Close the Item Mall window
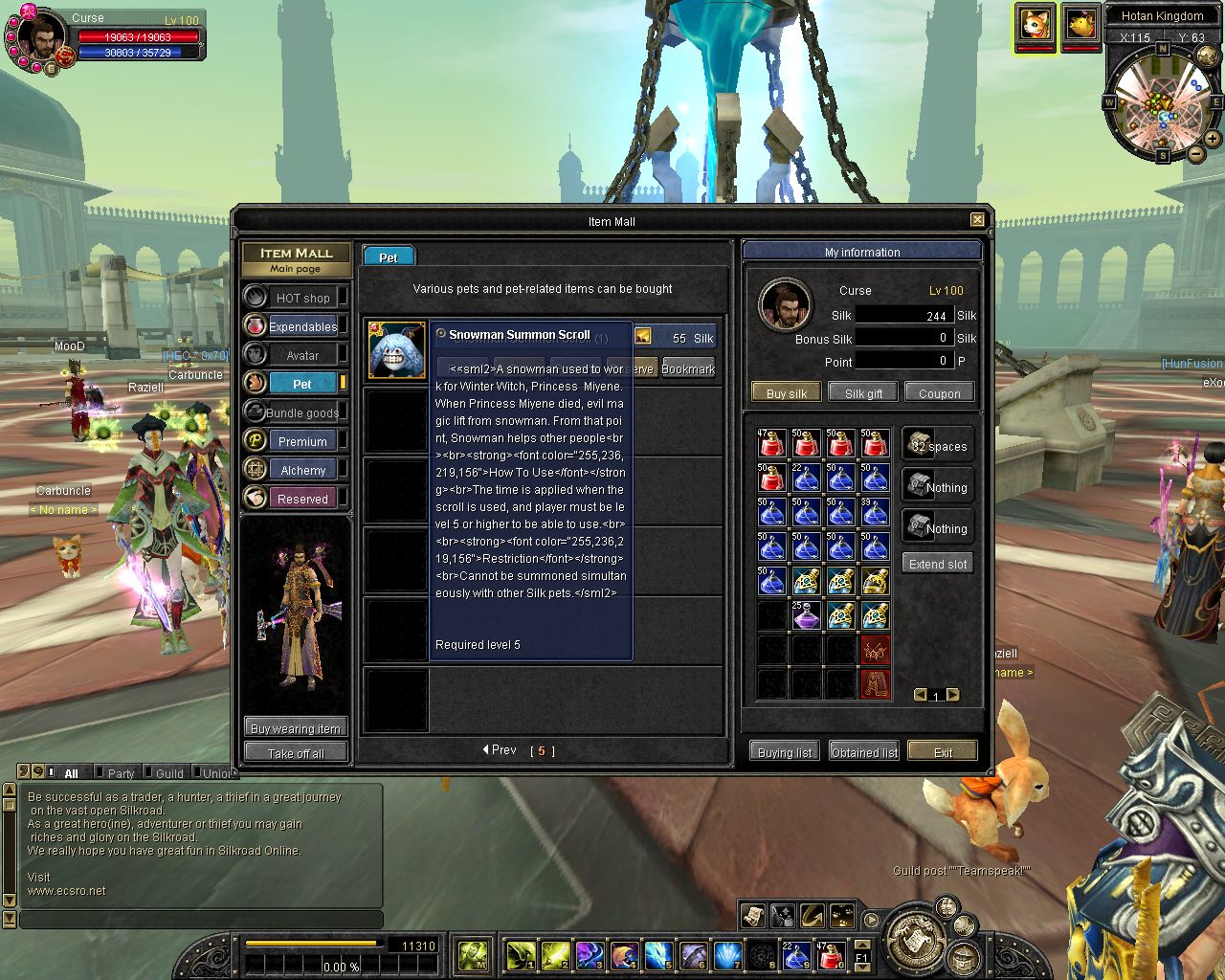The image size is (1225, 980). pos(977,220)
